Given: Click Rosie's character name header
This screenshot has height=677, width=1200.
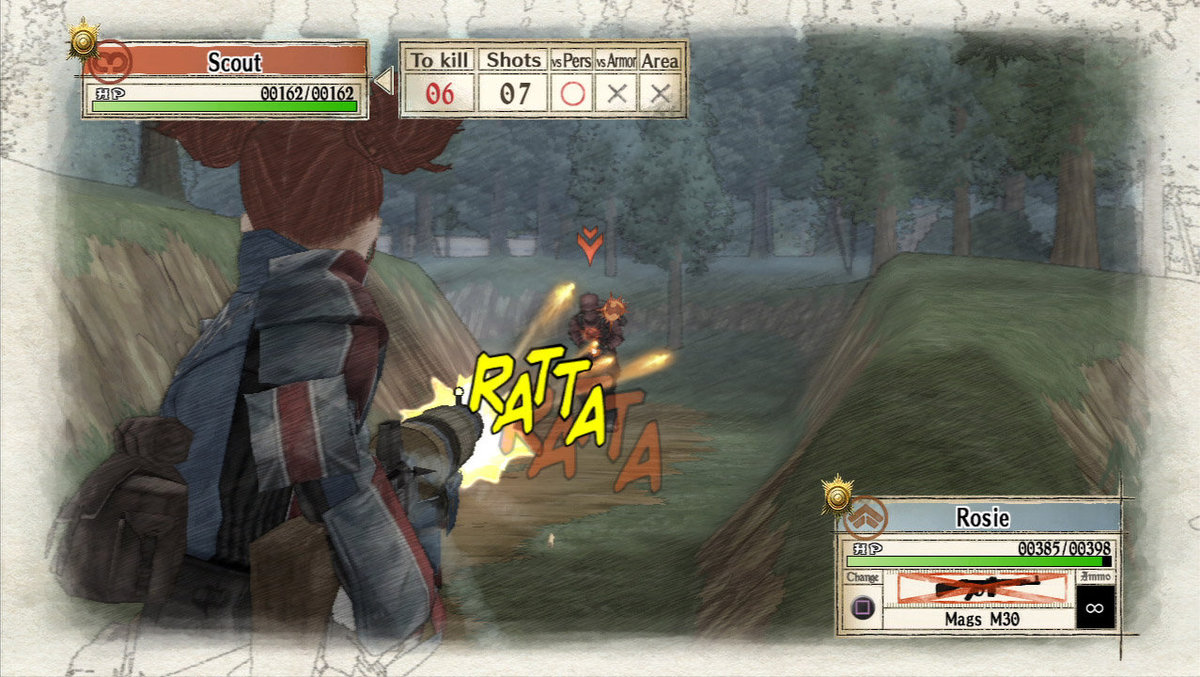Looking at the screenshot, I should pyautogui.click(x=983, y=518).
